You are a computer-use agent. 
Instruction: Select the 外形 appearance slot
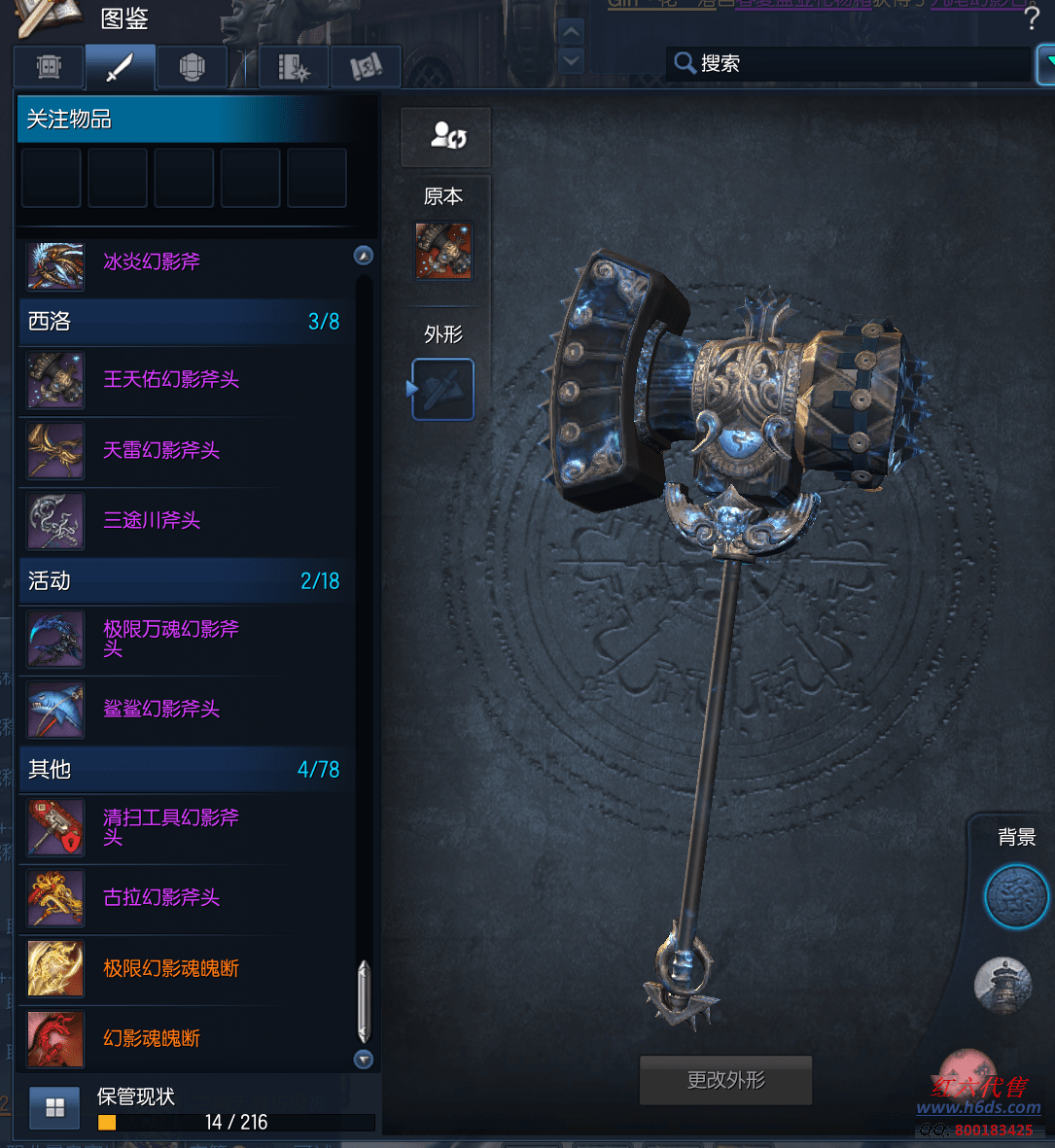click(443, 390)
